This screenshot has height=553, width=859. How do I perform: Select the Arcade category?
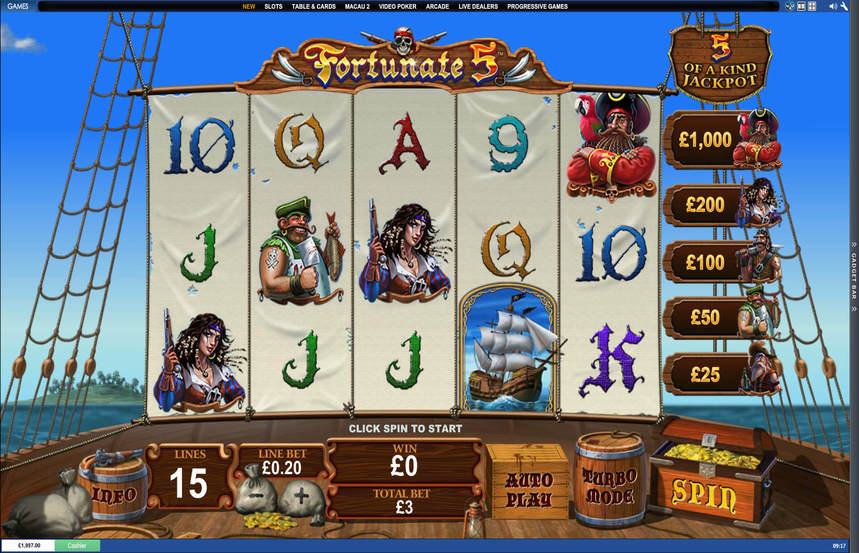437,6
